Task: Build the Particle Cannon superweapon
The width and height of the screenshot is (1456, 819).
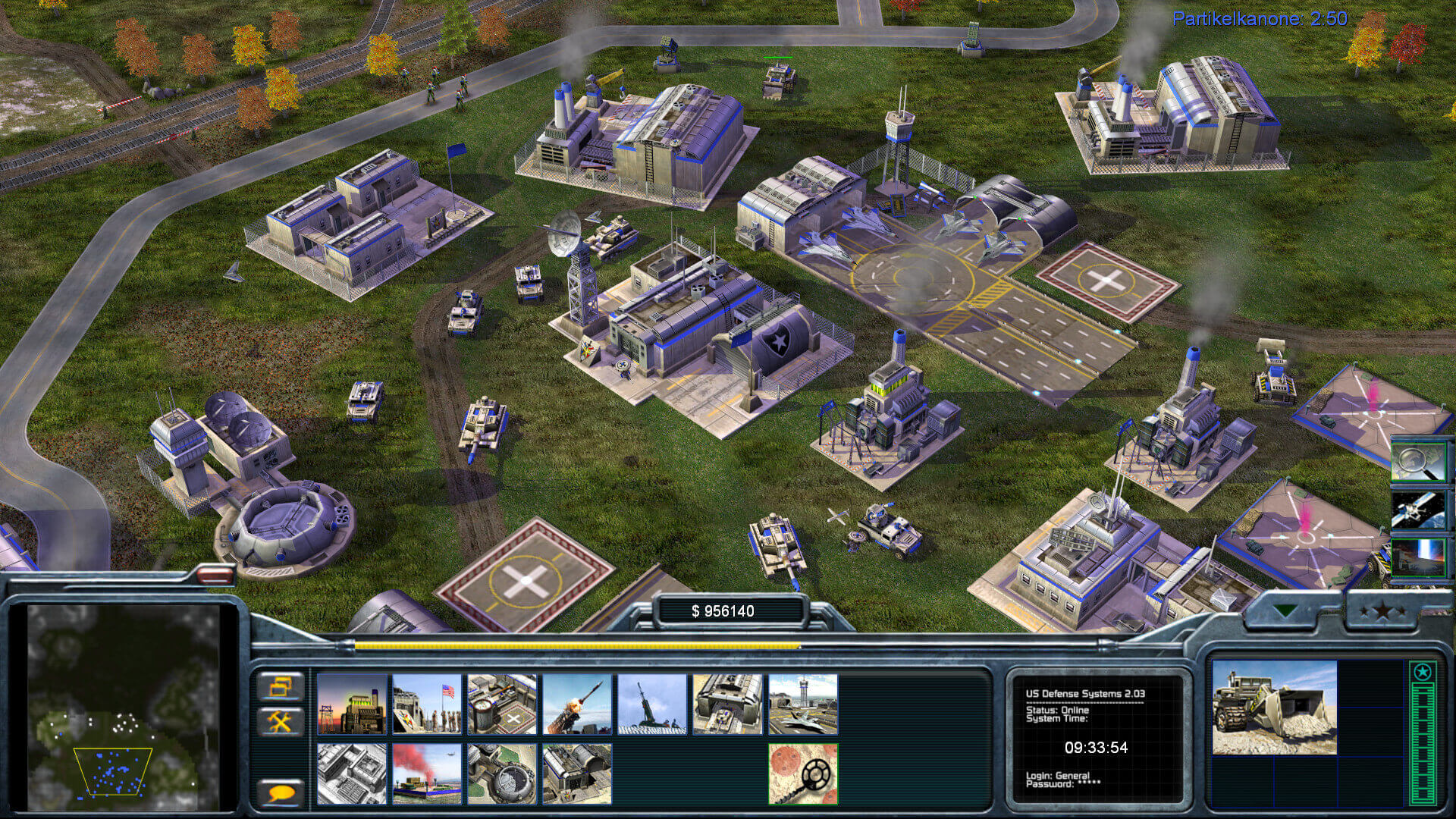Action: coord(501,773)
